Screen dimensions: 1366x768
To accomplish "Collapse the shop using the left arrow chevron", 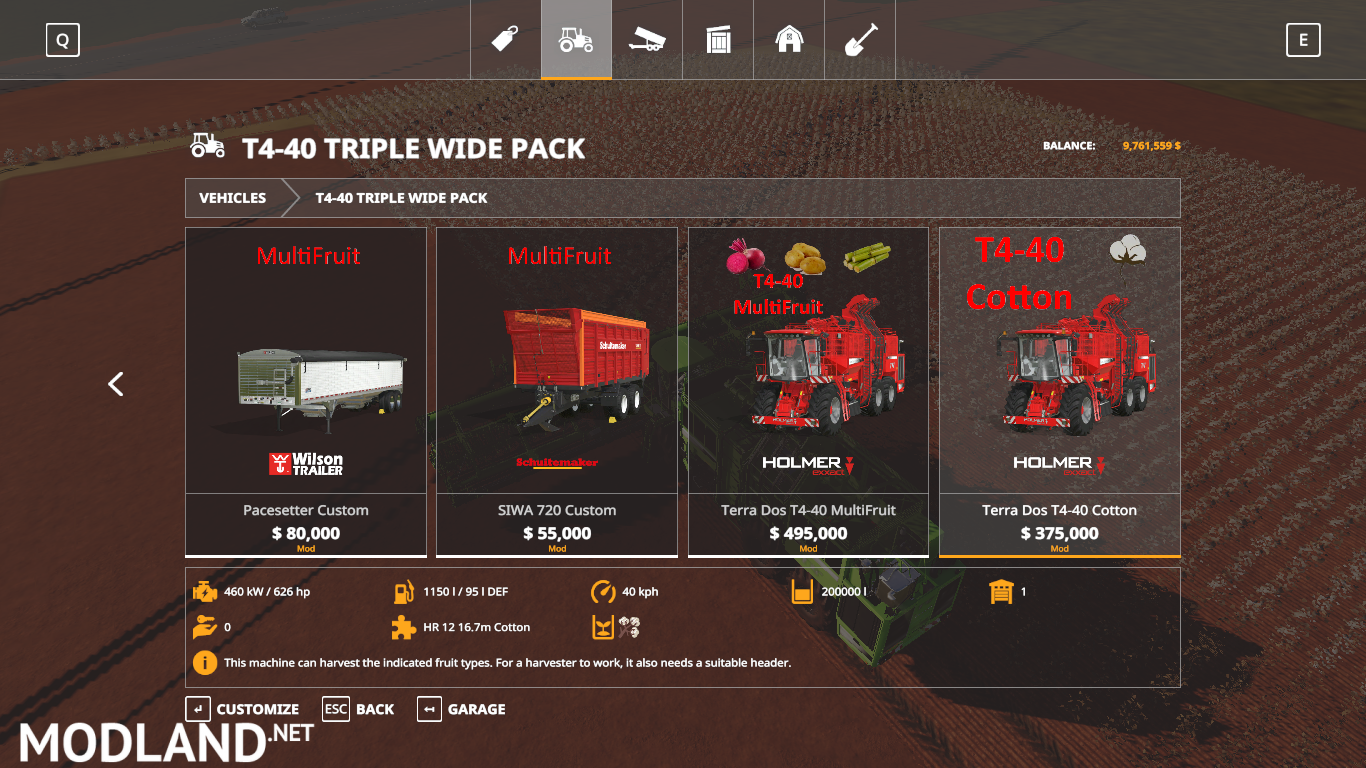I will pos(115,384).
